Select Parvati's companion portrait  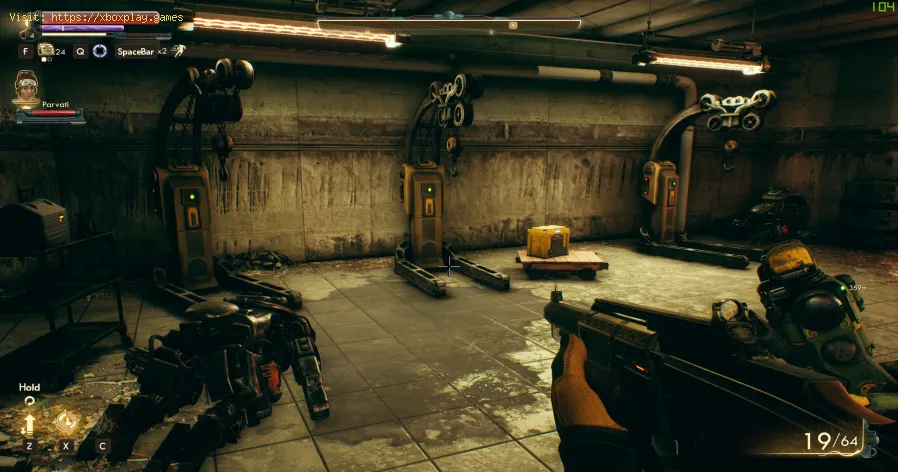(x=29, y=89)
